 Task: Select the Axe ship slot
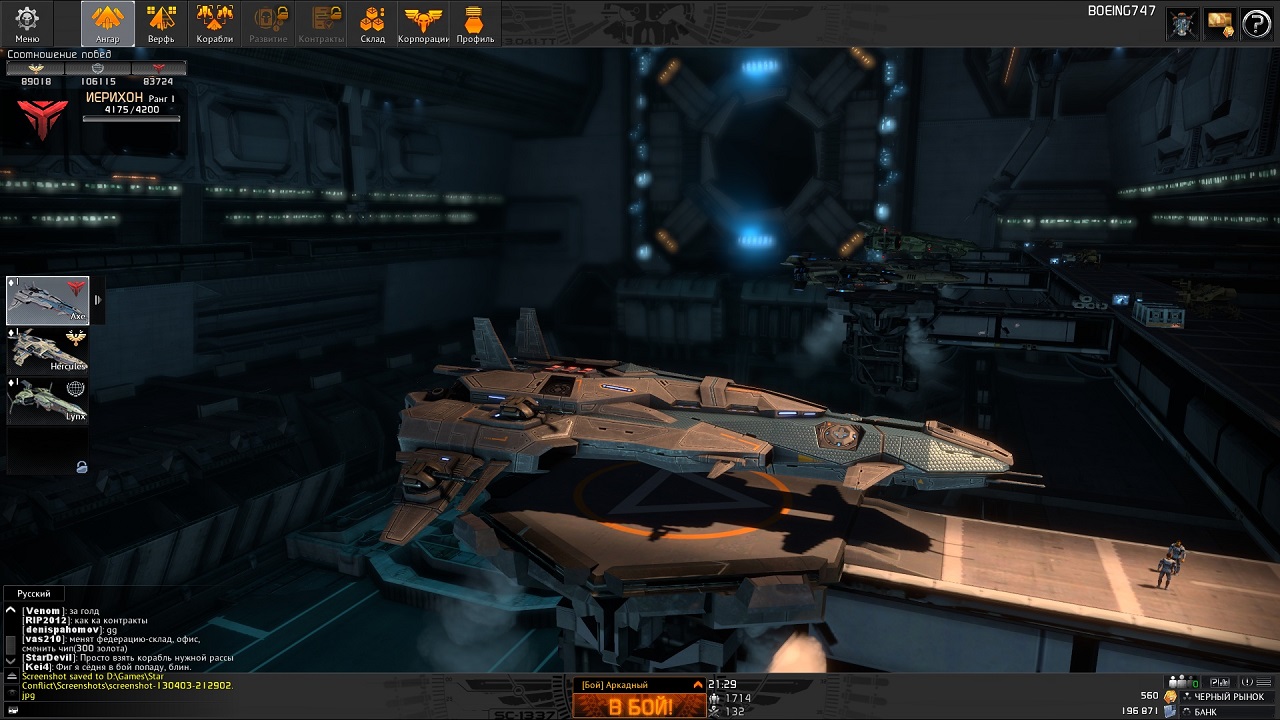pyautogui.click(x=48, y=300)
